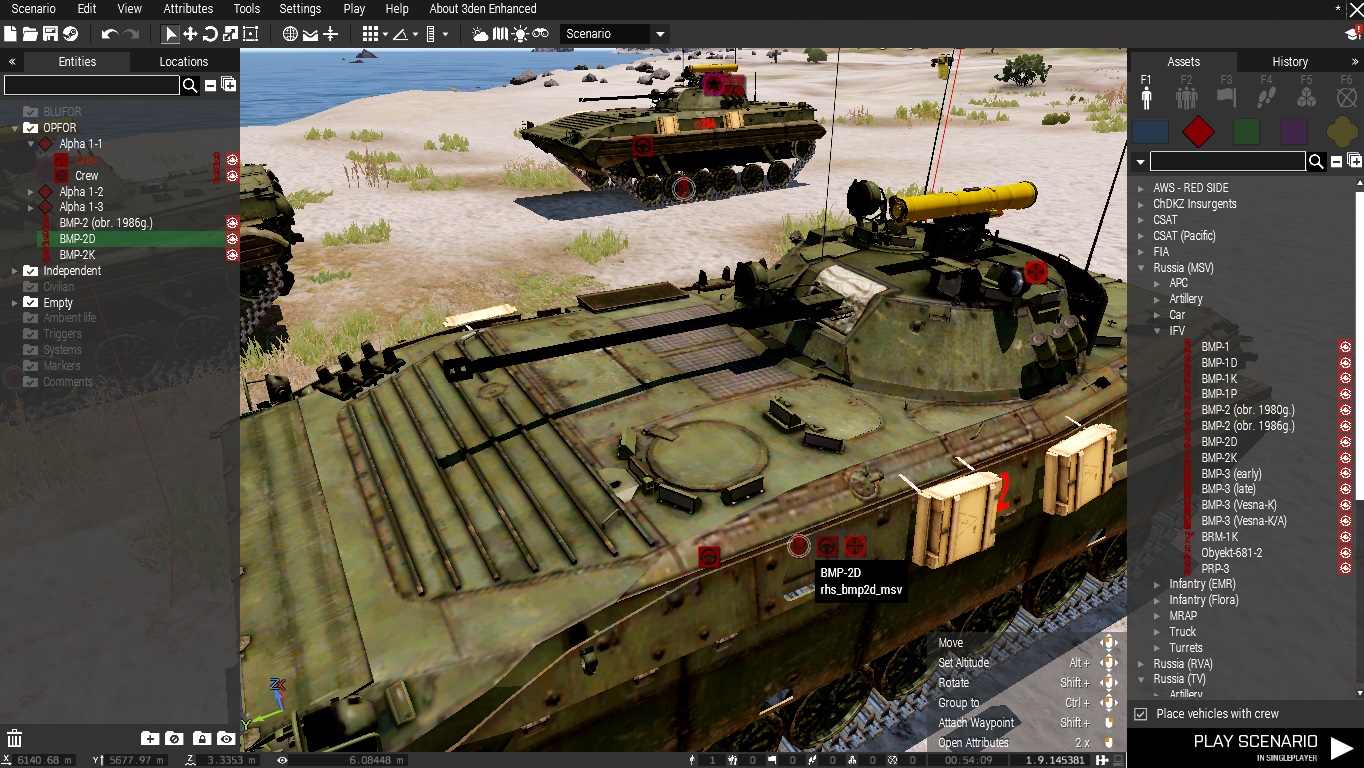Click the delete trash can icon
Image resolution: width=1364 pixels, height=768 pixels.
[x=15, y=739]
